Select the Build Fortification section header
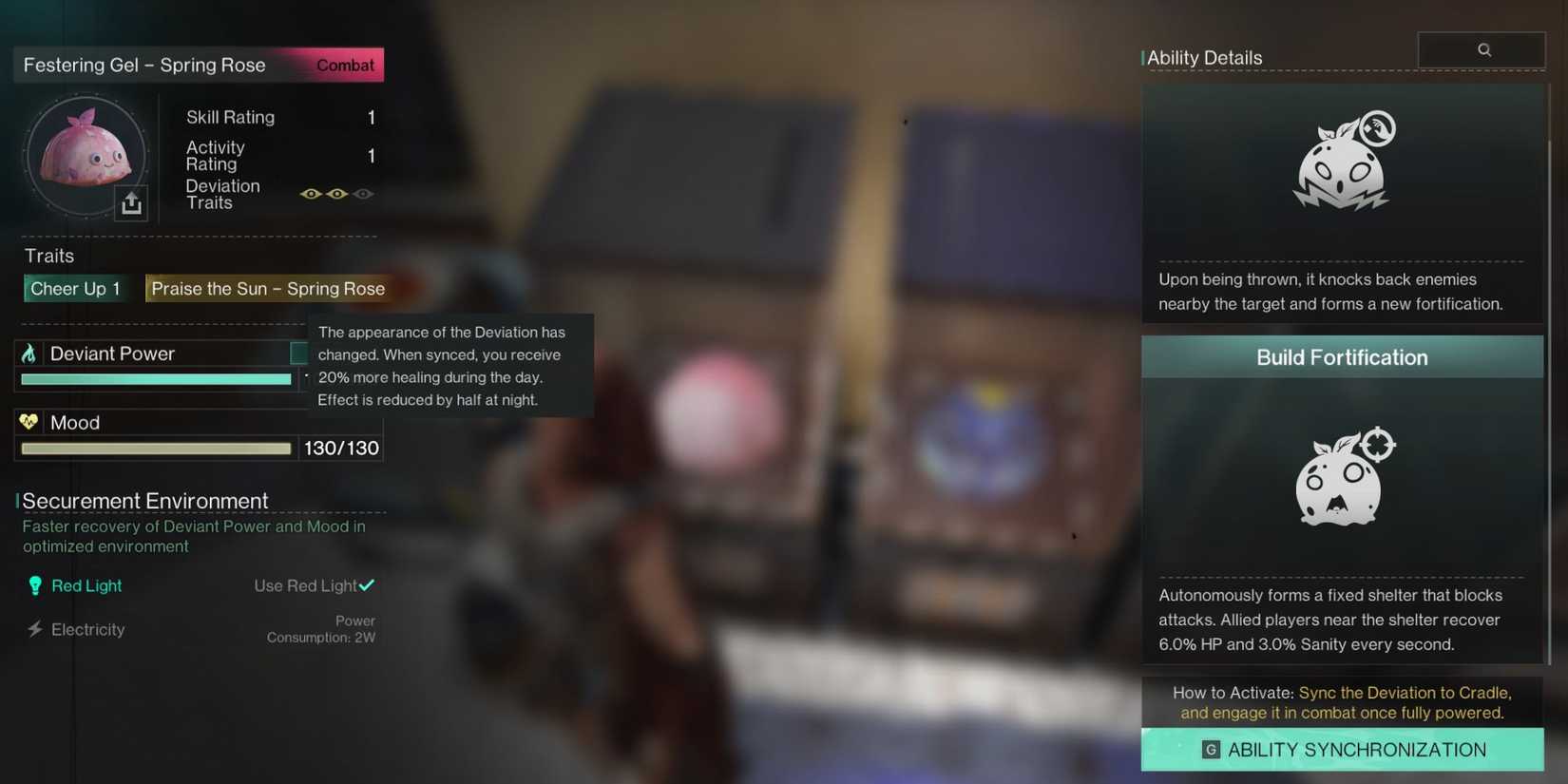Viewport: 1568px width, 784px height. click(x=1342, y=357)
